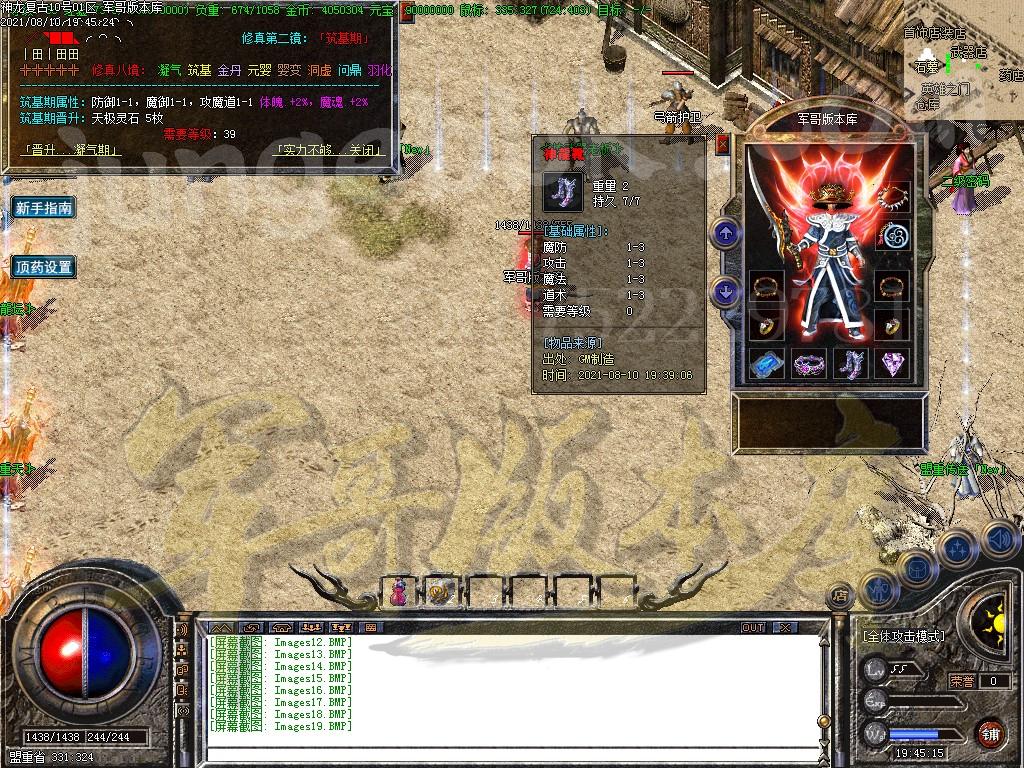Open the 顶药设置 potion settings
Image resolution: width=1024 pixels, height=768 pixels.
44,267
